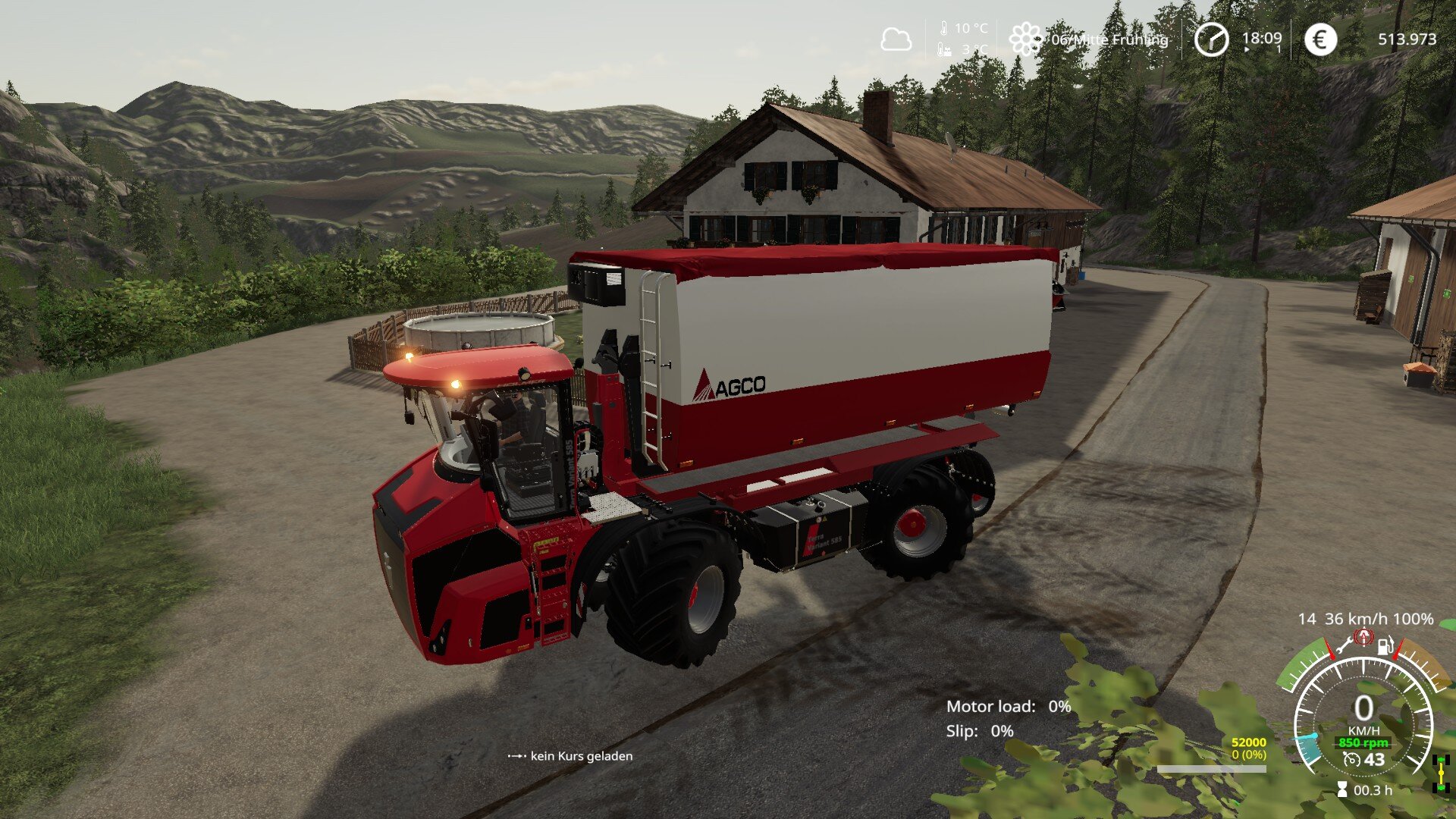This screenshot has width=1456, height=819.
Task: Click the "kein Kurs geladen" course indicator
Action: (x=570, y=756)
